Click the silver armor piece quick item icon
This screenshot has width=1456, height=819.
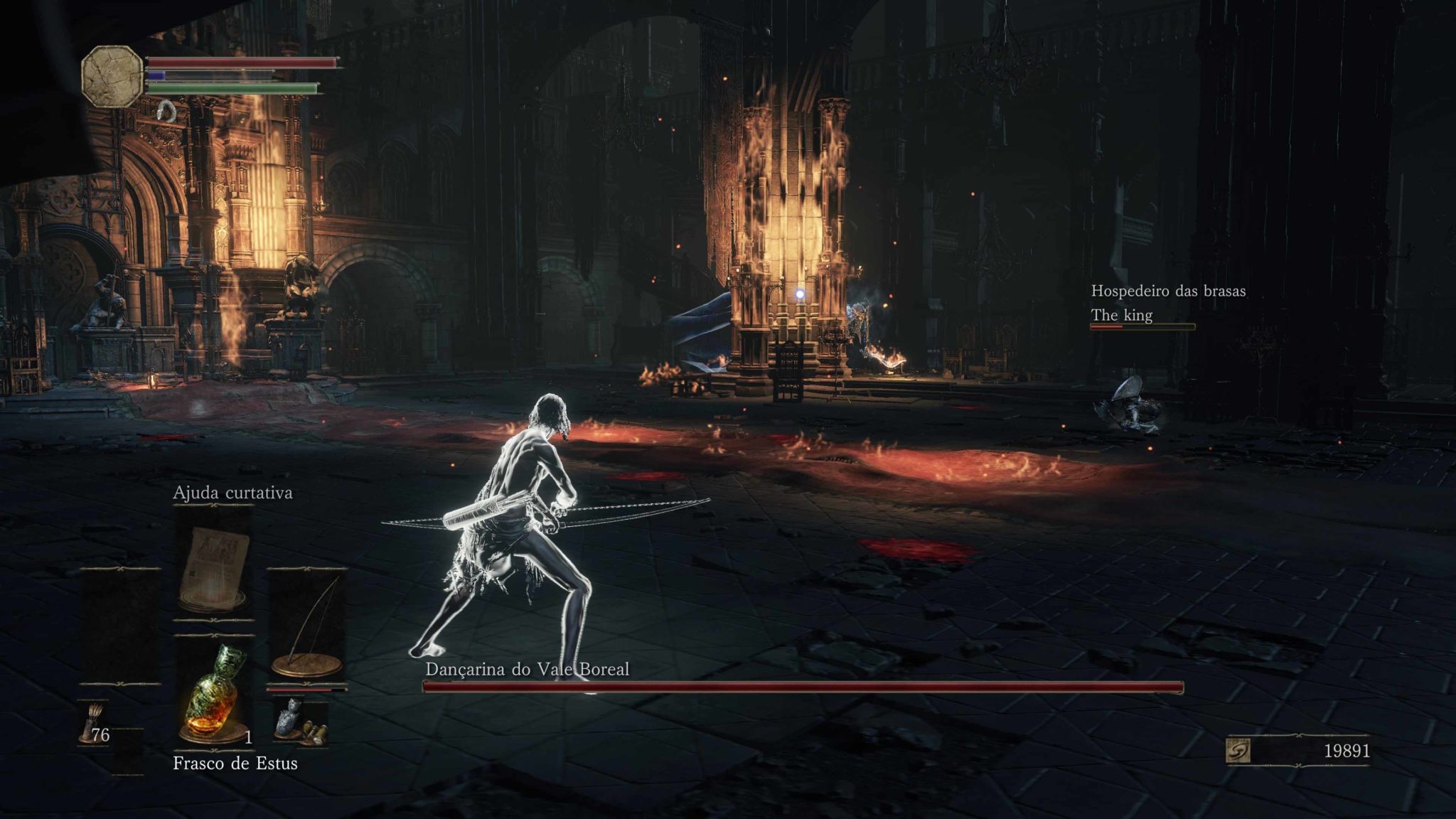(x=289, y=719)
